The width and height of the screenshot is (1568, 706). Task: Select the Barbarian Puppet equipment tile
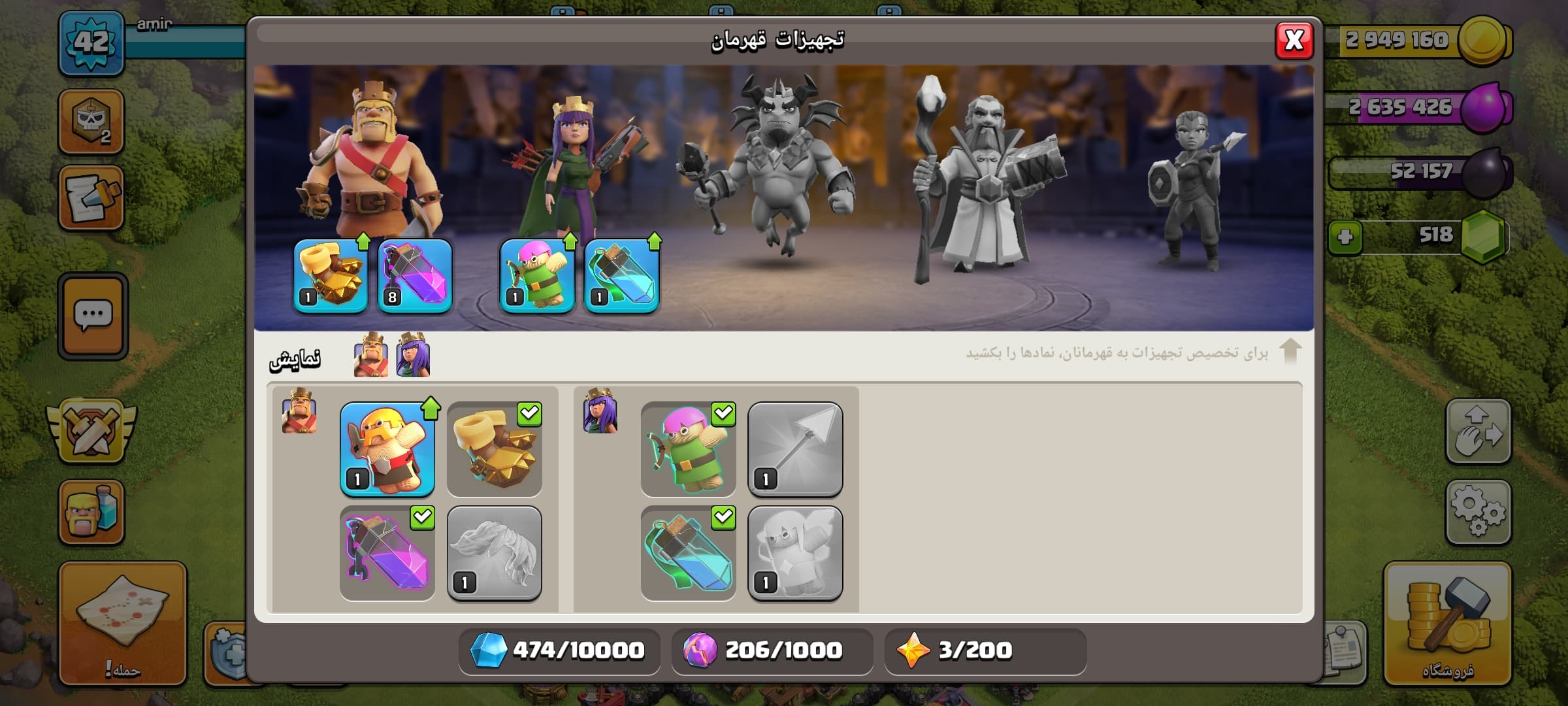387,450
